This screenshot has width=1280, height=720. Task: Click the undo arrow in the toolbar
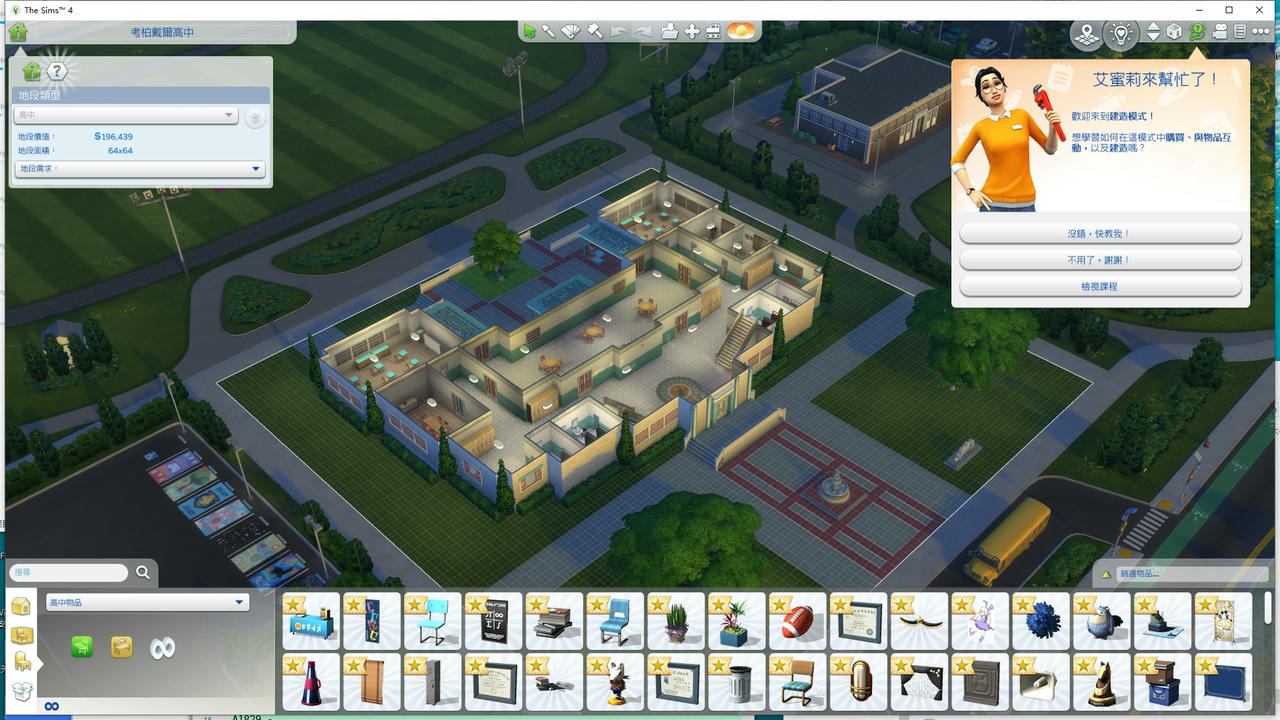[617, 32]
